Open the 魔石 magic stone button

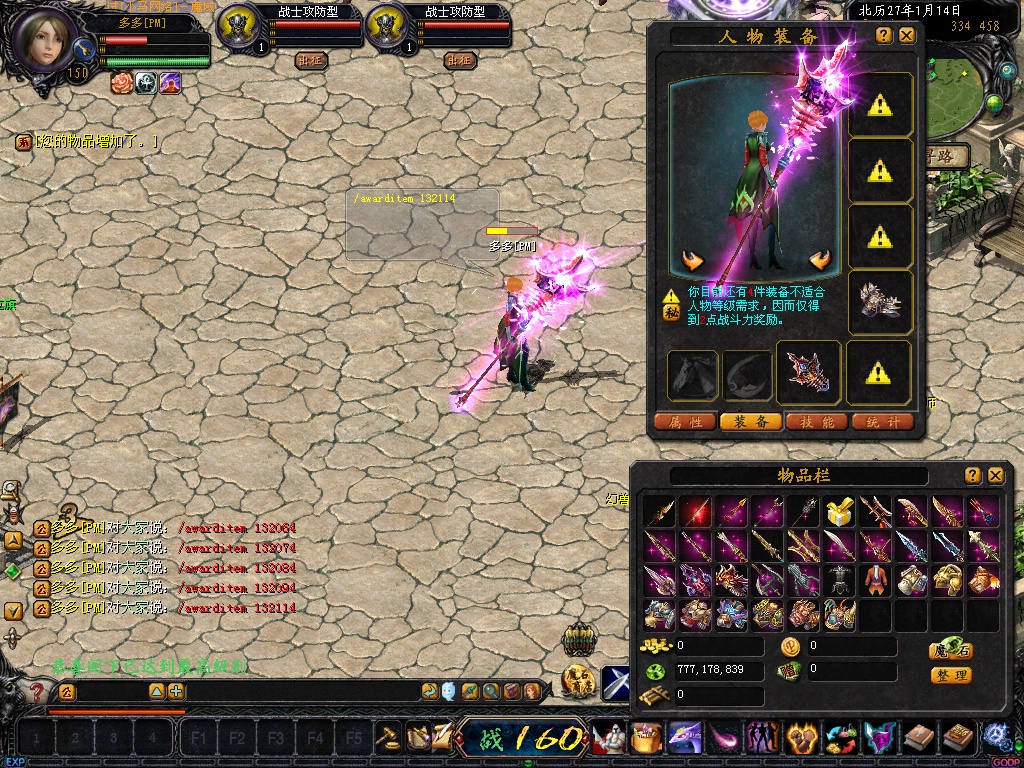coord(950,650)
